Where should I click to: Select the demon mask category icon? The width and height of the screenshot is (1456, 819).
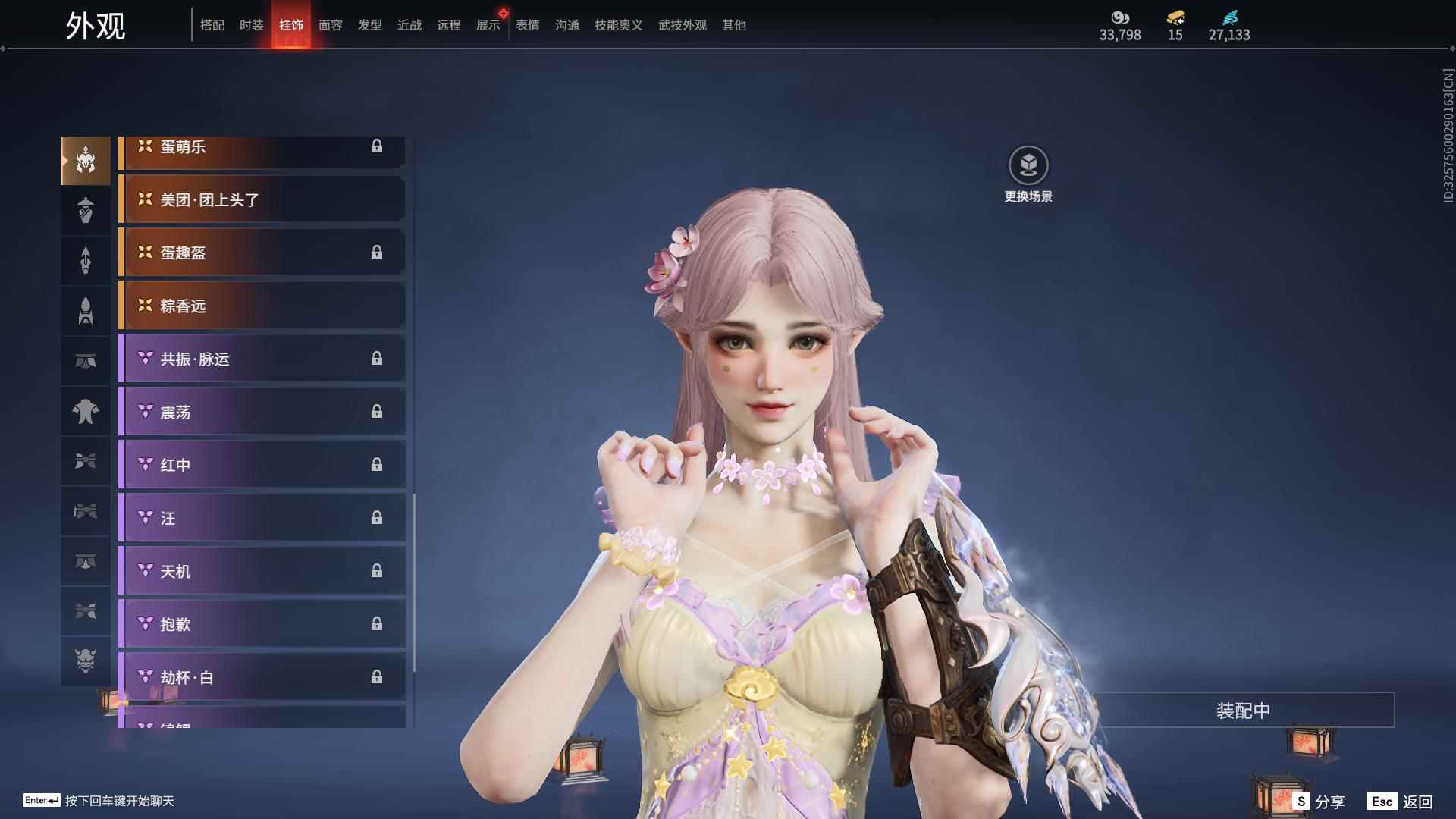point(86,661)
